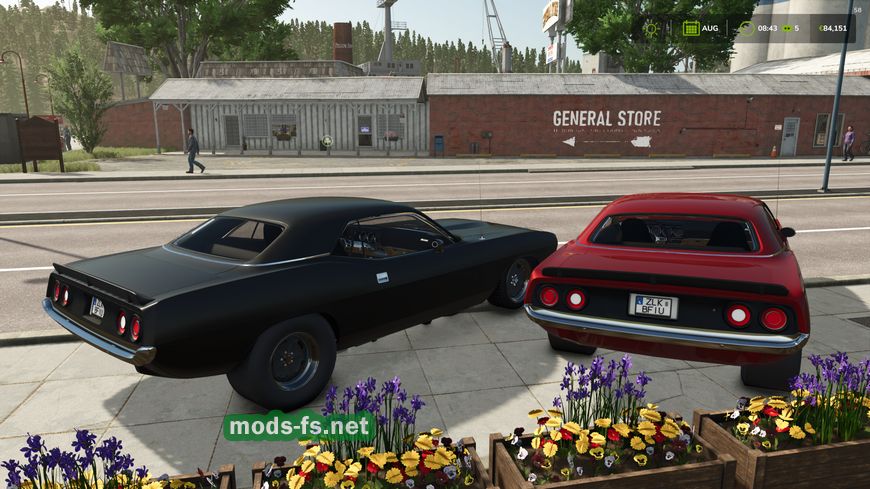
Task: Click the time-speed fast-forward icon
Action: [785, 28]
